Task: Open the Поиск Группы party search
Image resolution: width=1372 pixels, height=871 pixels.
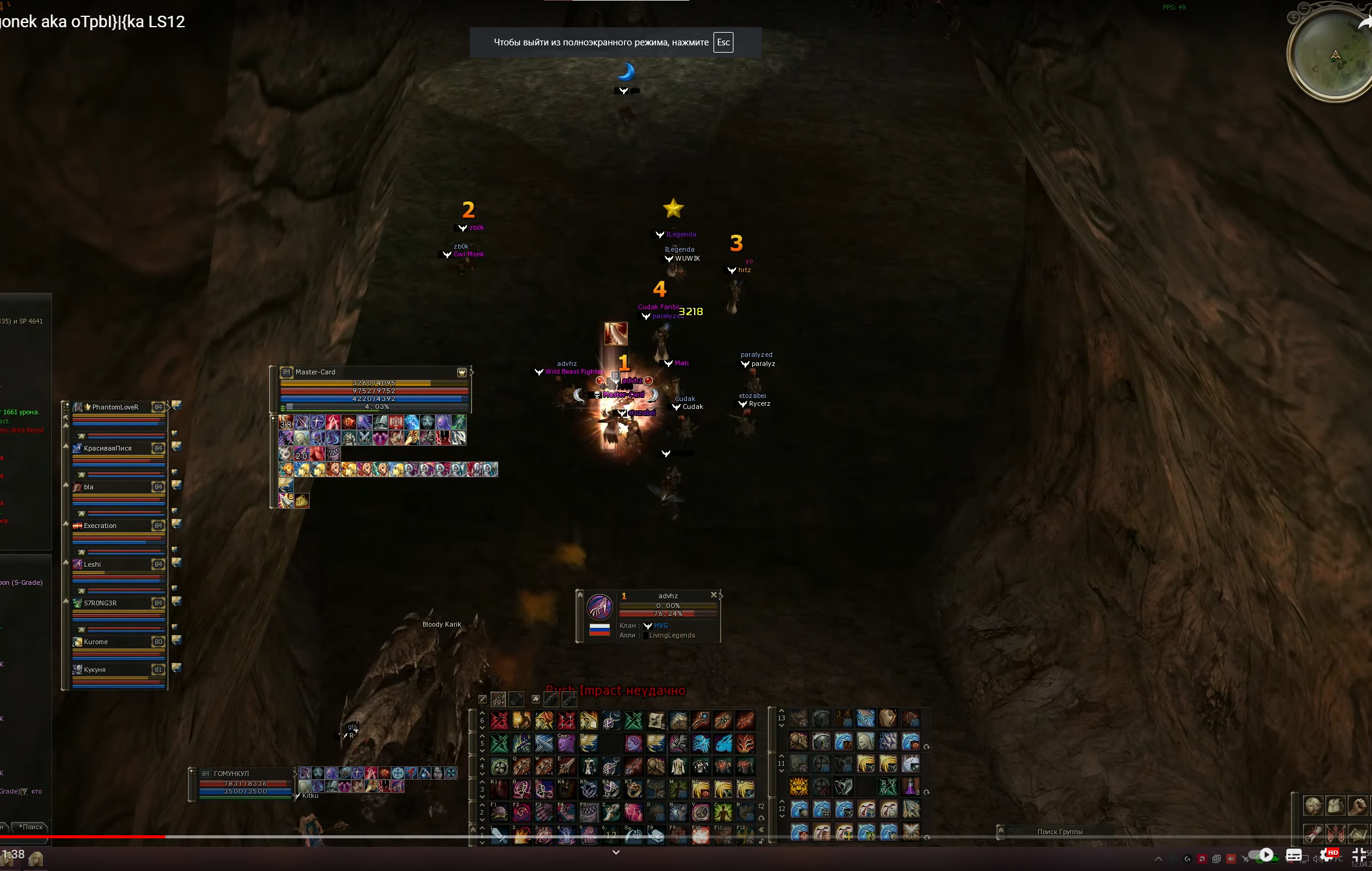Action: coord(1059,832)
